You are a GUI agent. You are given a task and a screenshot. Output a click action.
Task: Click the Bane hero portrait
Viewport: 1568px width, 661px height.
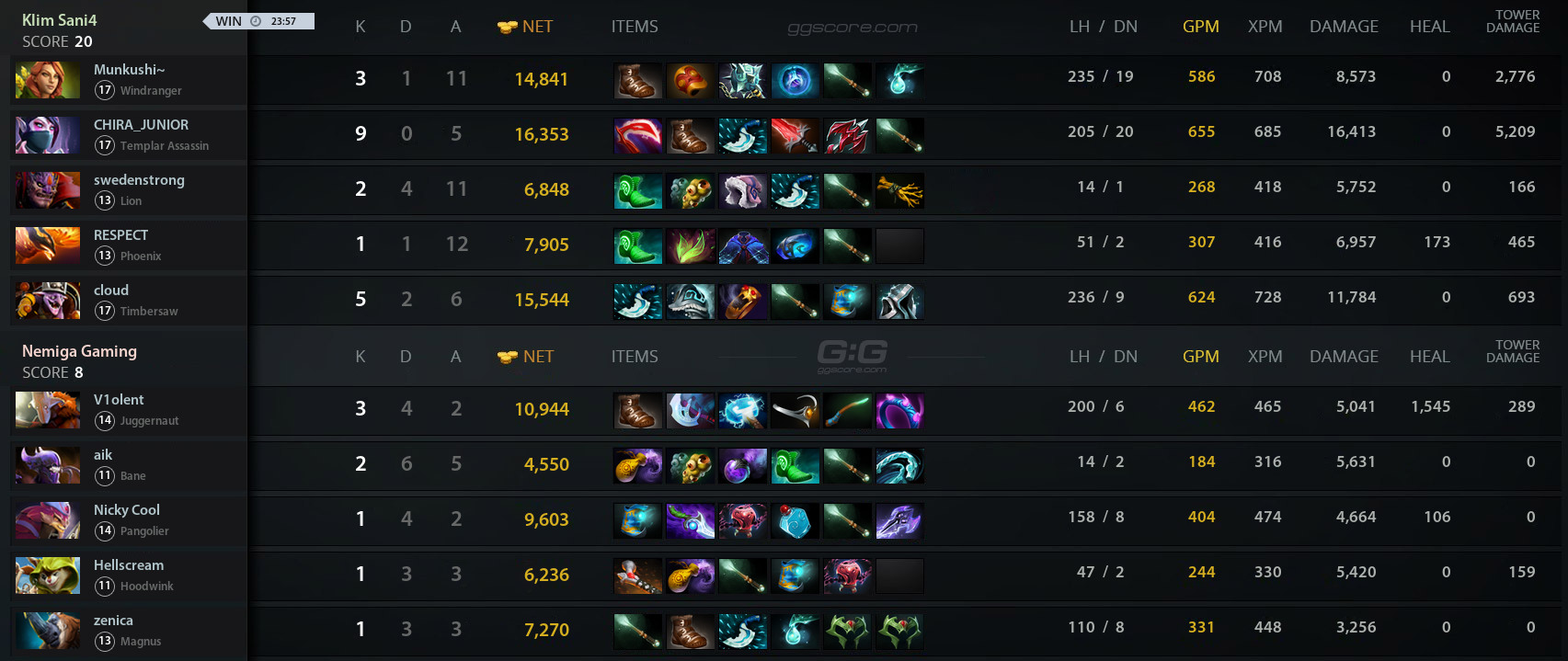point(48,465)
